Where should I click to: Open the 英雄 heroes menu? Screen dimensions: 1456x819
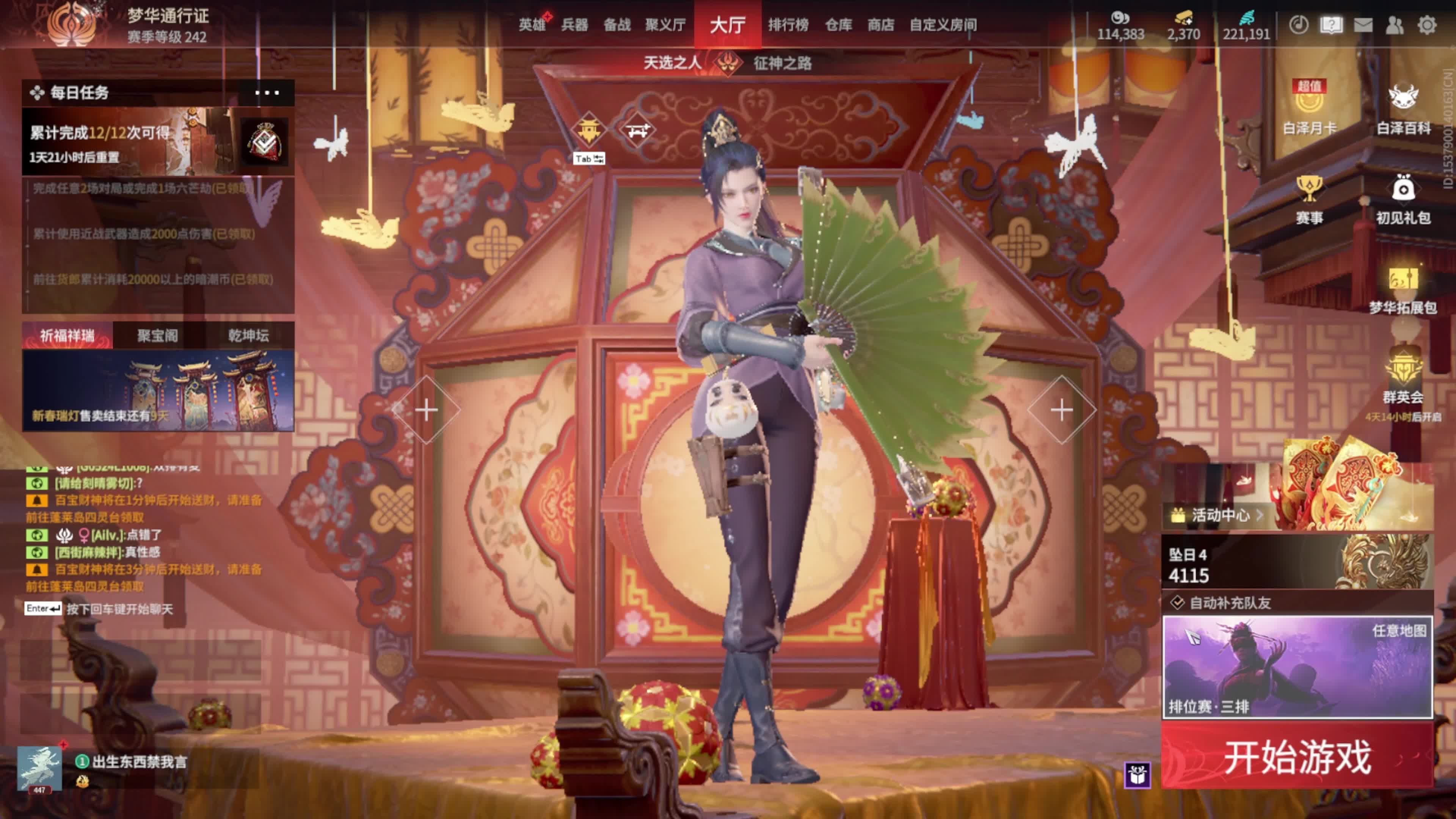pos(532,25)
